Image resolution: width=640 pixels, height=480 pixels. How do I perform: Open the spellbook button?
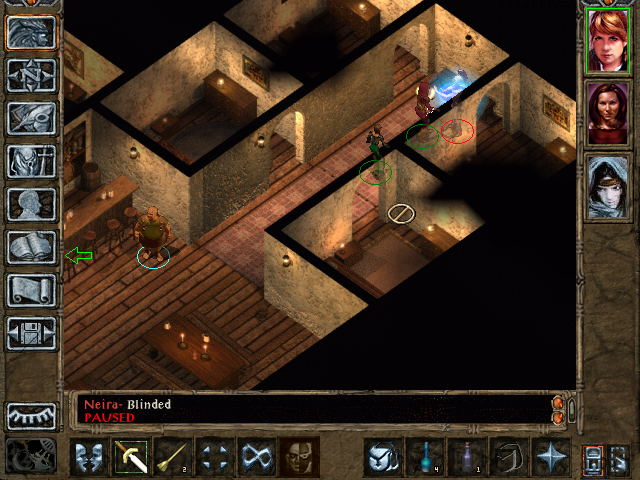[x=32, y=247]
